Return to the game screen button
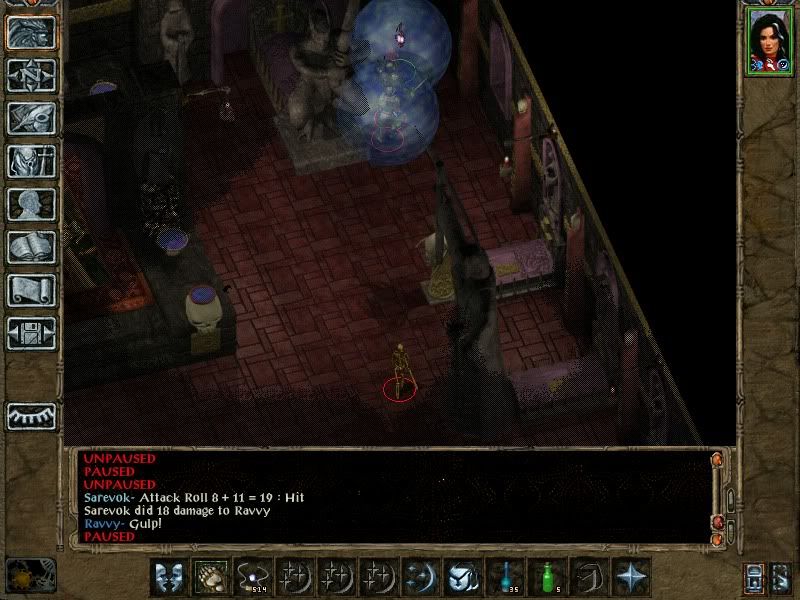 tap(31, 33)
